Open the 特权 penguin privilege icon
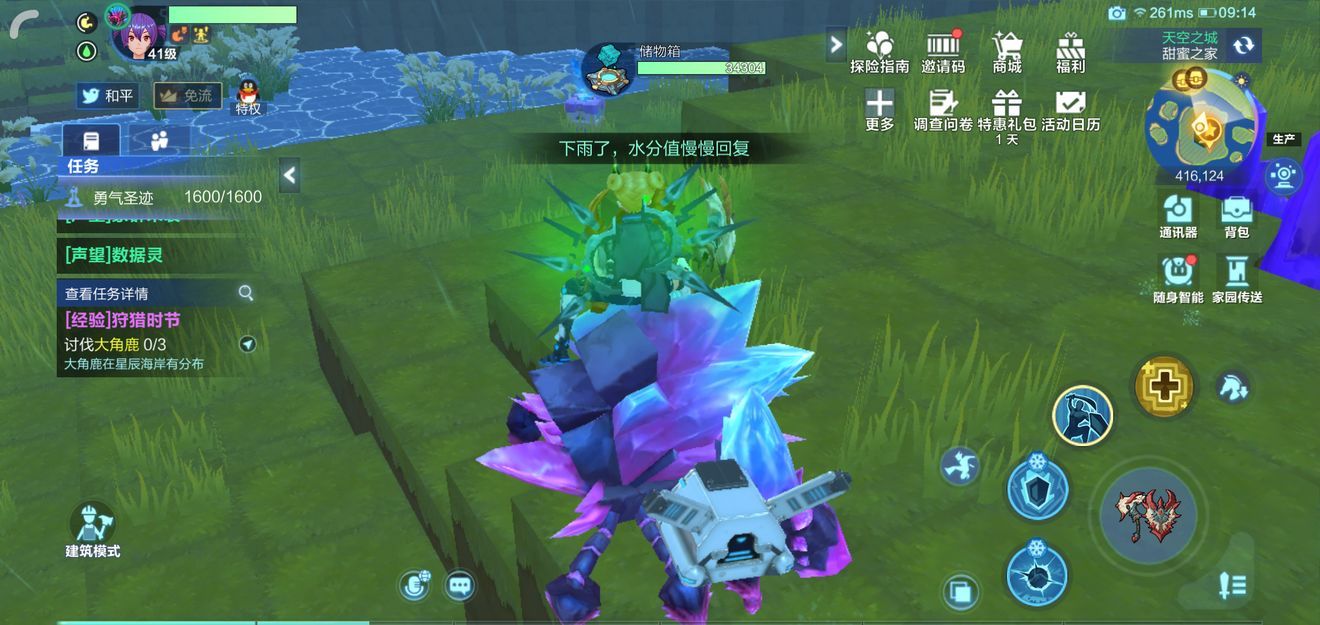The height and width of the screenshot is (625, 1320). coord(248,96)
